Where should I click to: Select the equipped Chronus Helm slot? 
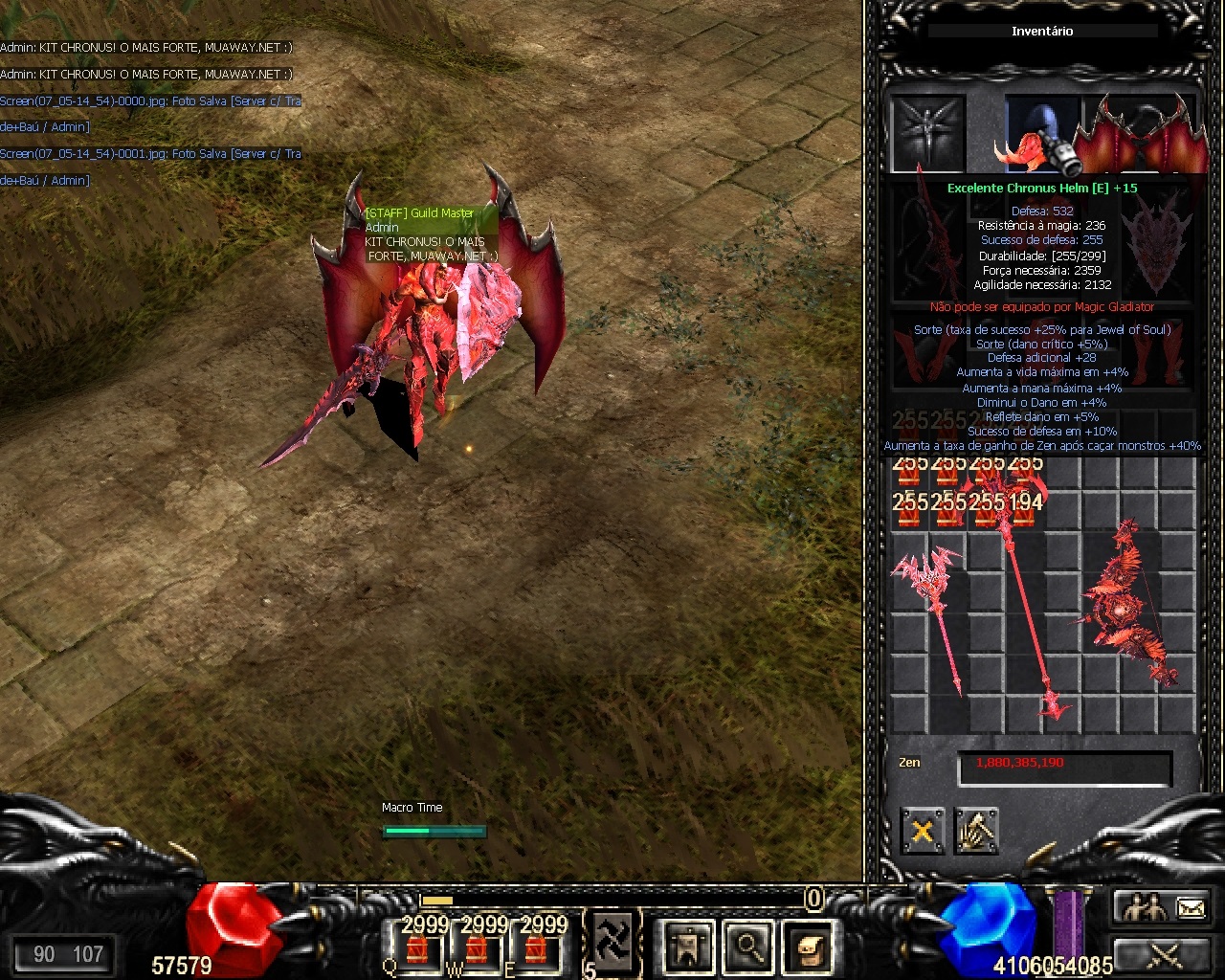pos(1041,134)
